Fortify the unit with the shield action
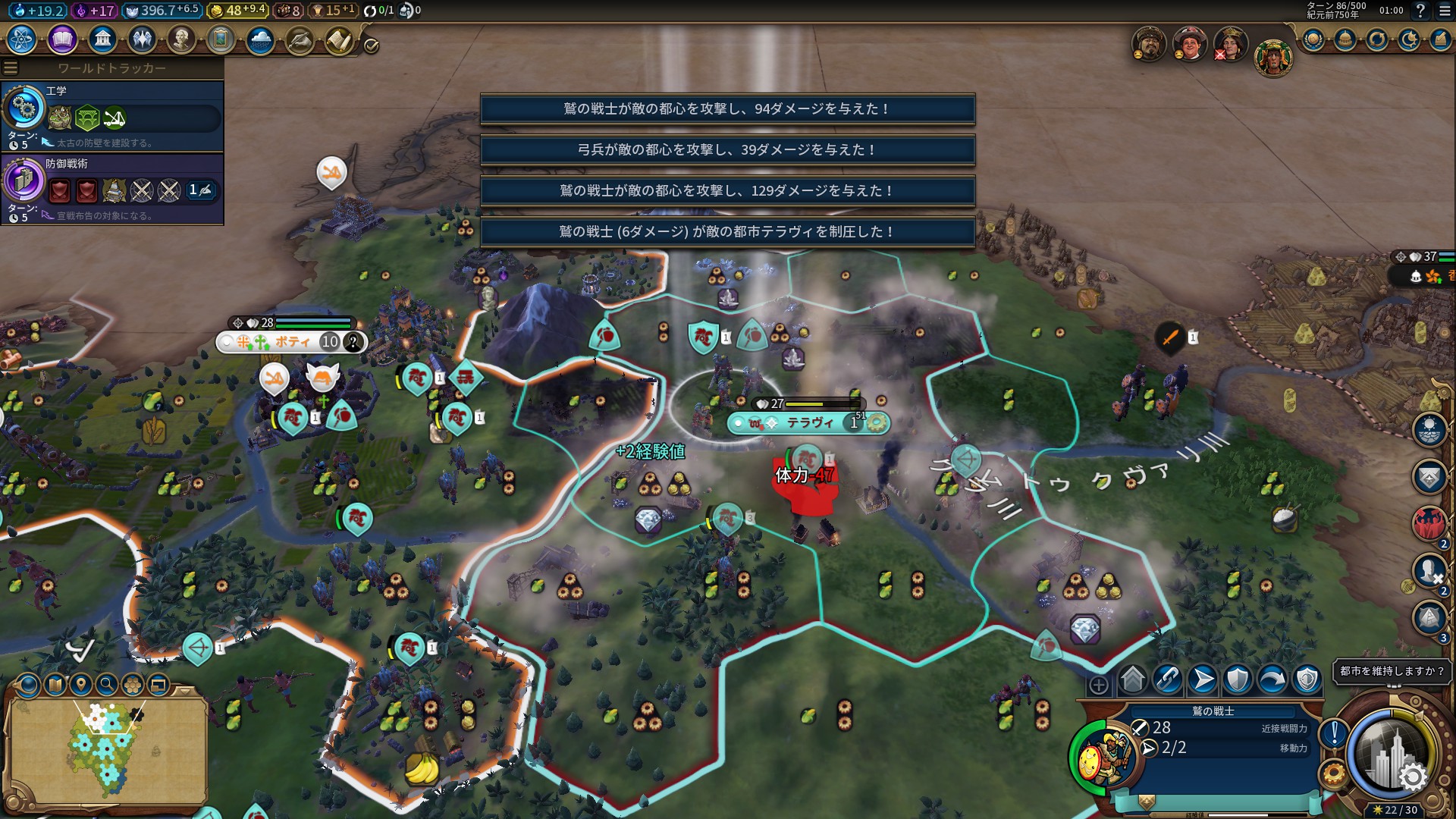1456x819 pixels. pos(1238,679)
